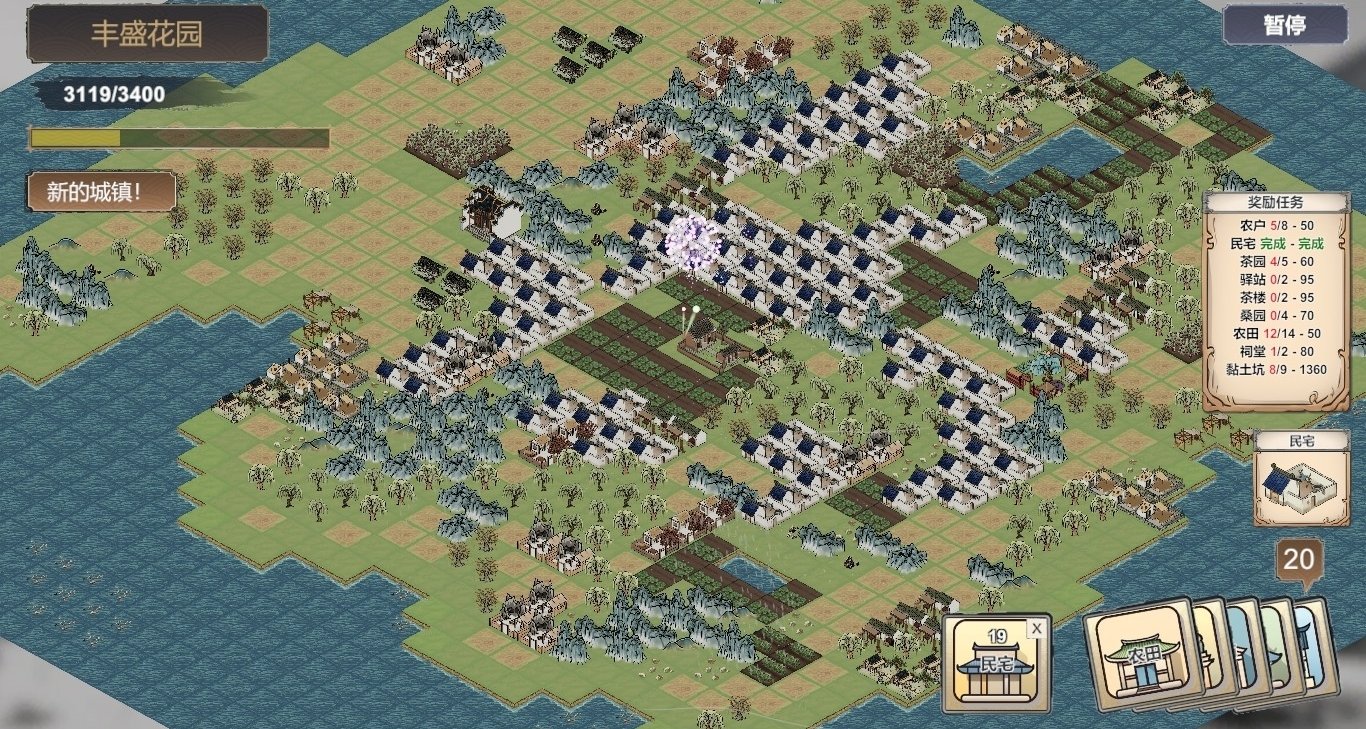This screenshot has width=1366, height=729.
Task: Select the 民宅 building card showing 19
Action: [995, 663]
